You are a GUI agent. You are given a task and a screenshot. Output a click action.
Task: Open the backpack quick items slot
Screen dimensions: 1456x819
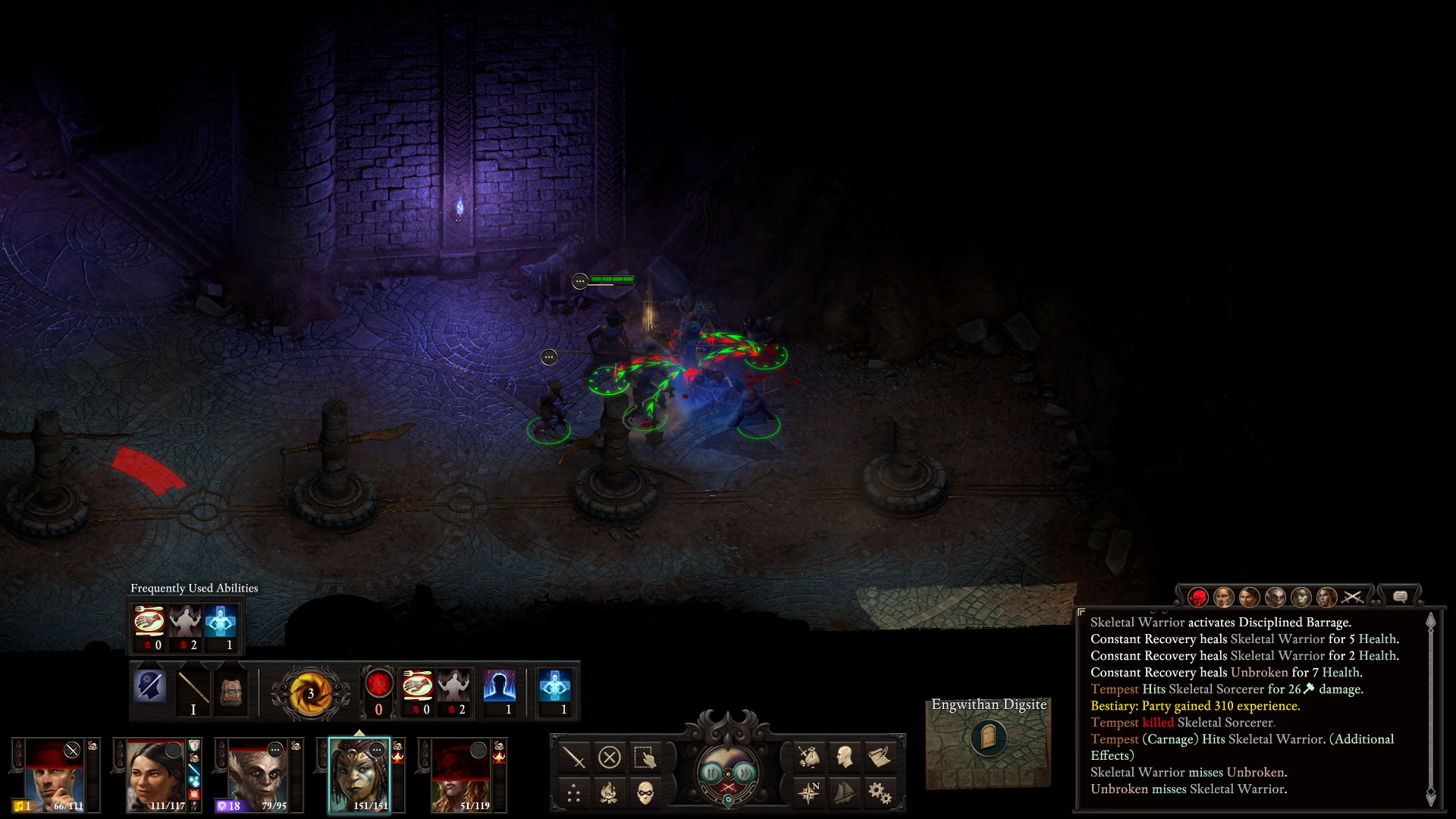231,690
